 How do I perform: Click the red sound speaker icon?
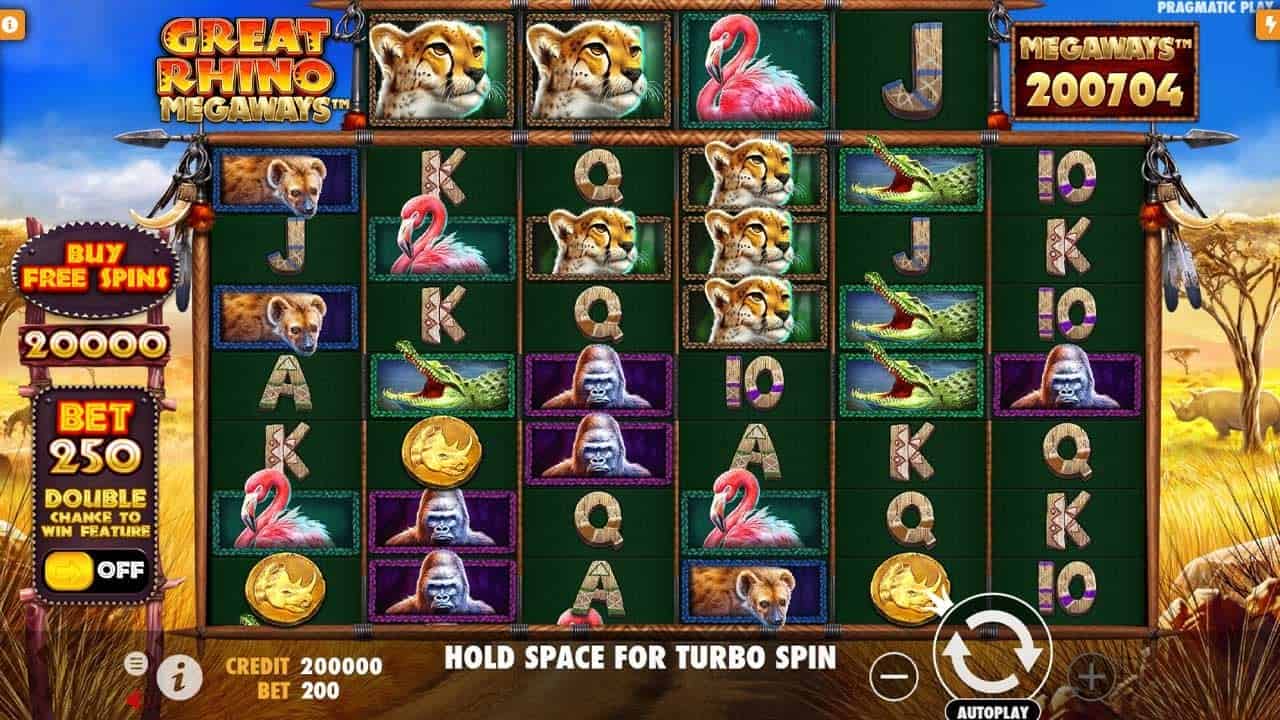tap(135, 696)
